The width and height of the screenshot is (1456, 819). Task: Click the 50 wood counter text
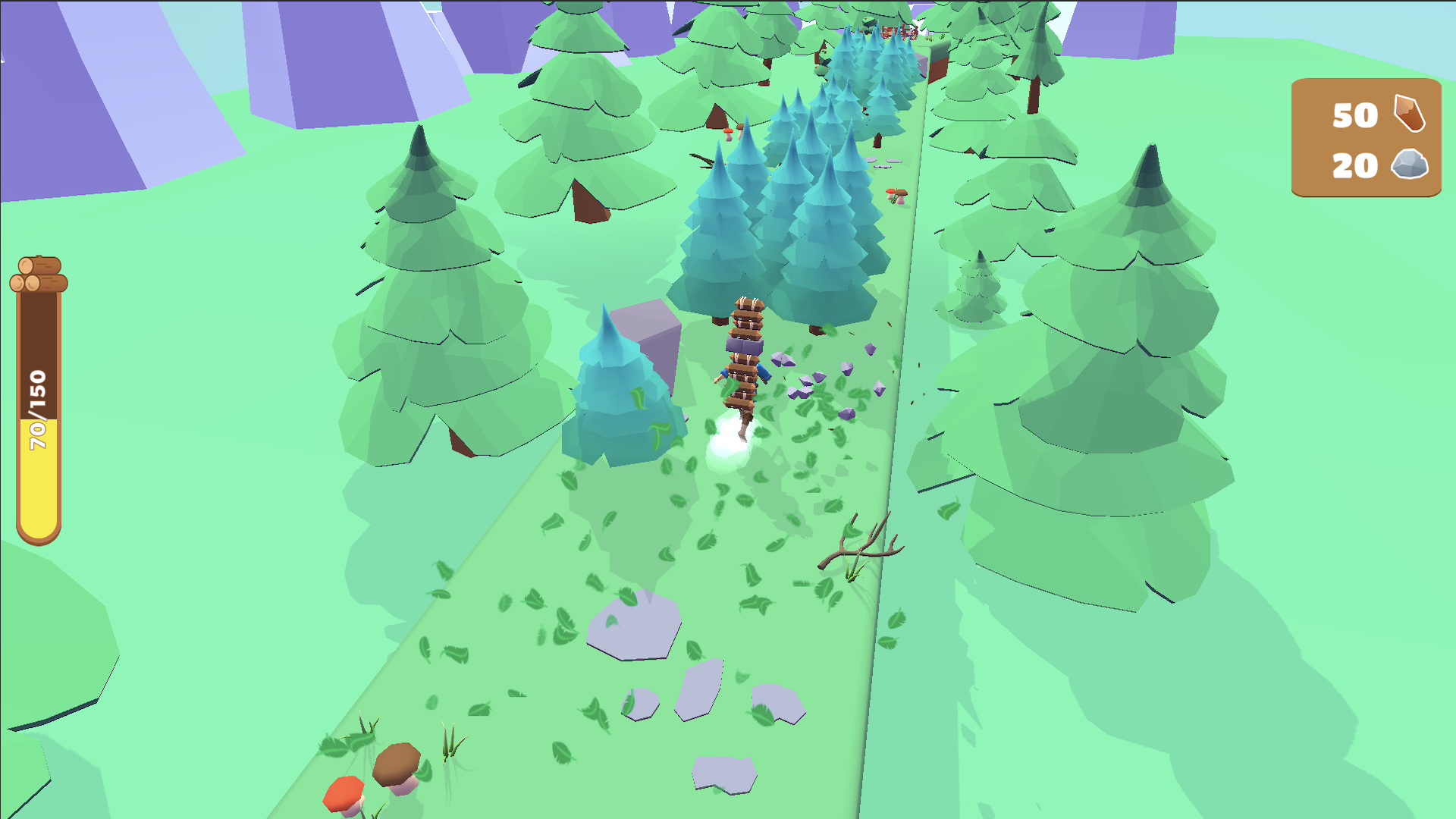pos(1354,115)
